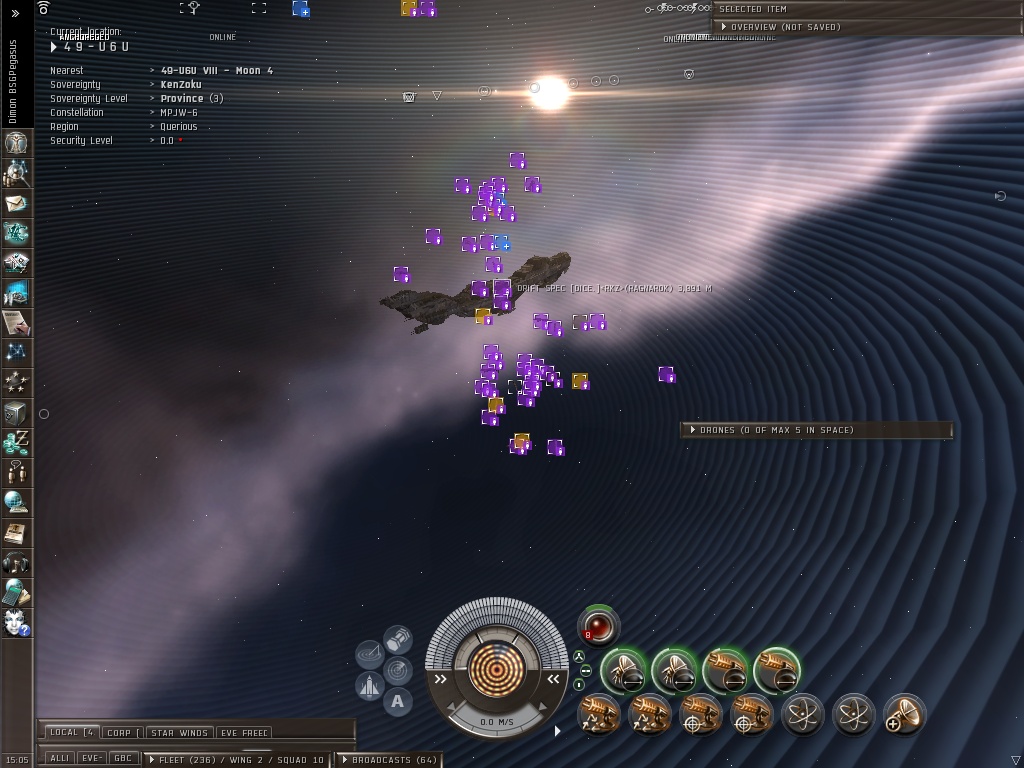Viewport: 1024px width, 768px height.
Task: Open the scanner radar button near the capacitor
Action: (x=397, y=669)
